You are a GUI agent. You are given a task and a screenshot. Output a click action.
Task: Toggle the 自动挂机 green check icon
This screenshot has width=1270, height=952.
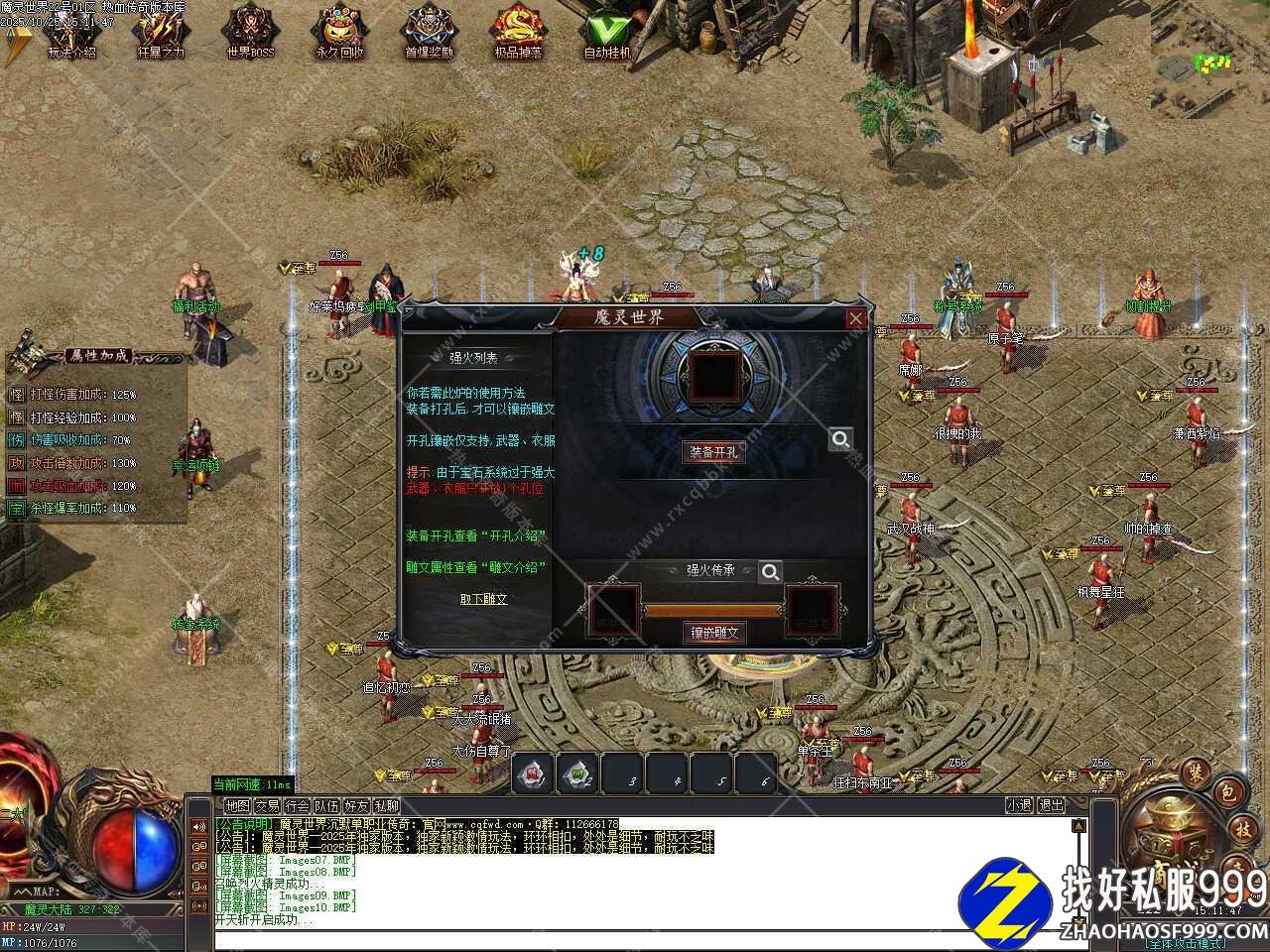point(607,32)
